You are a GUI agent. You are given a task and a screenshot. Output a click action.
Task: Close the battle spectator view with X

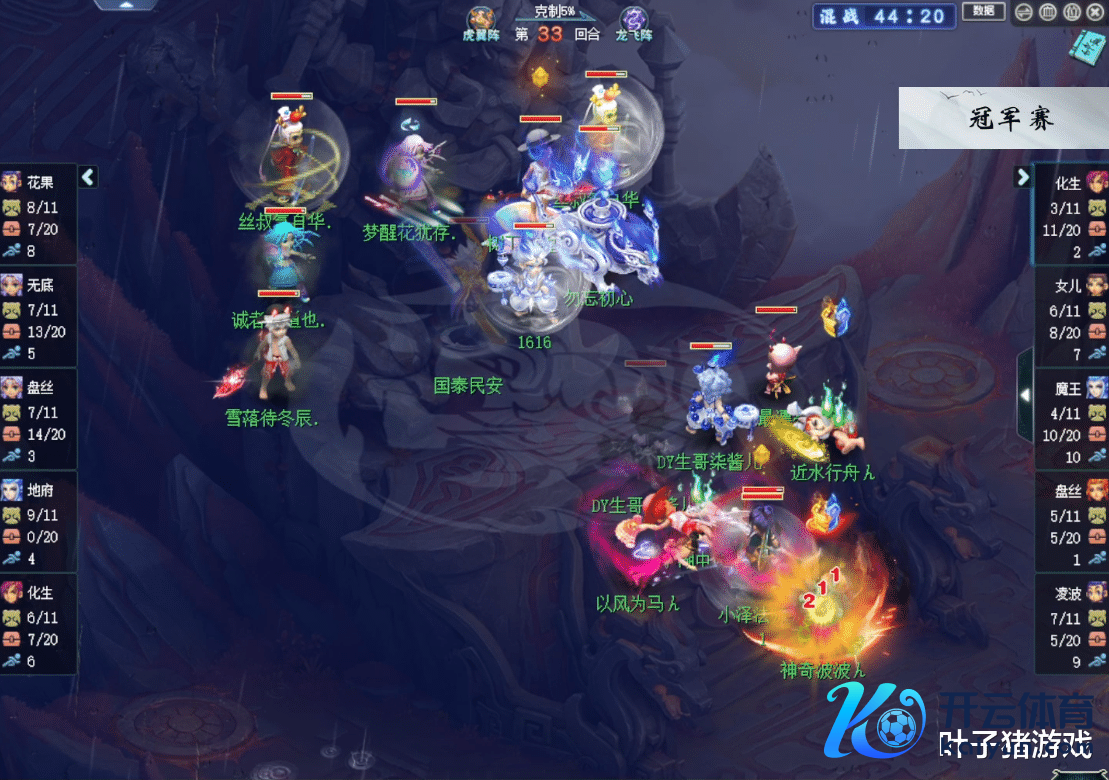1096,13
